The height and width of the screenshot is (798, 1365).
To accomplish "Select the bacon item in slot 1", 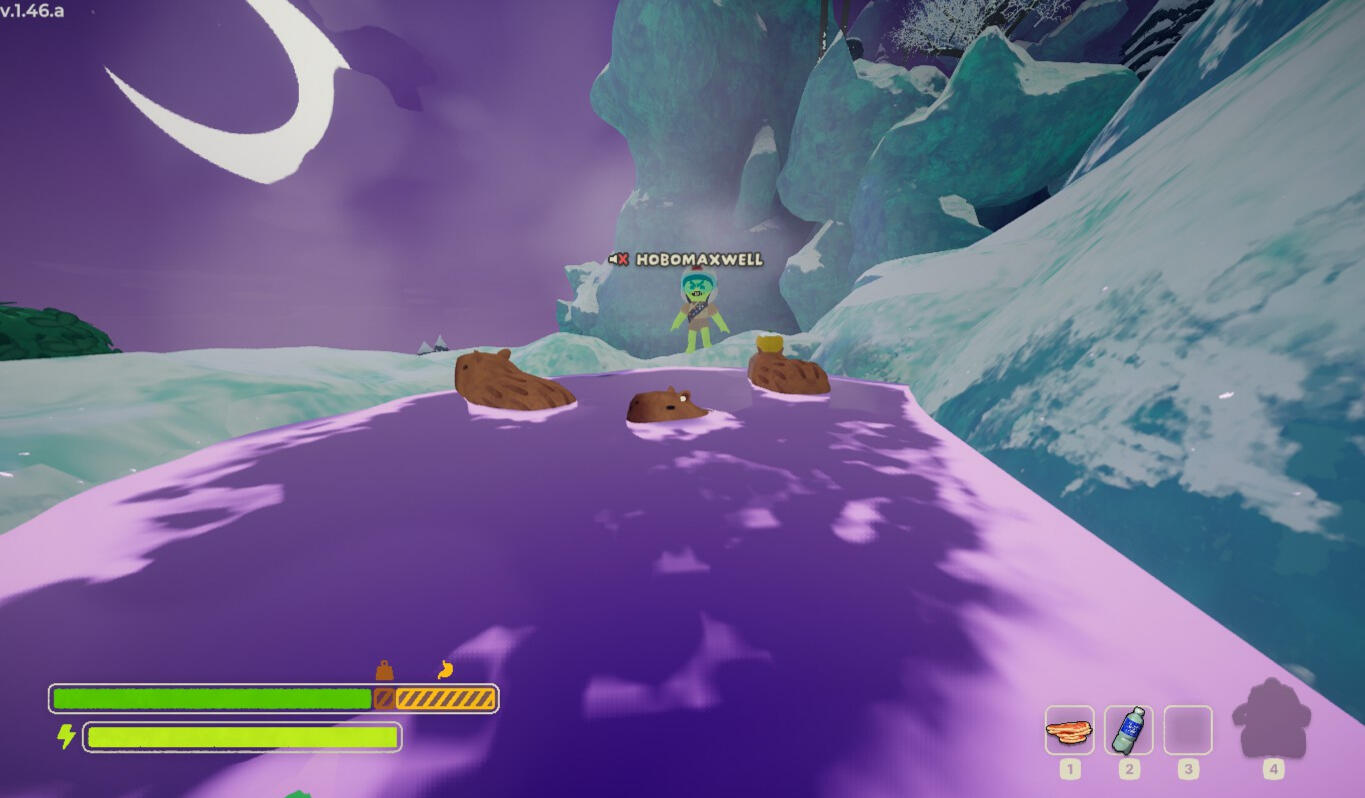I will click(x=1069, y=731).
